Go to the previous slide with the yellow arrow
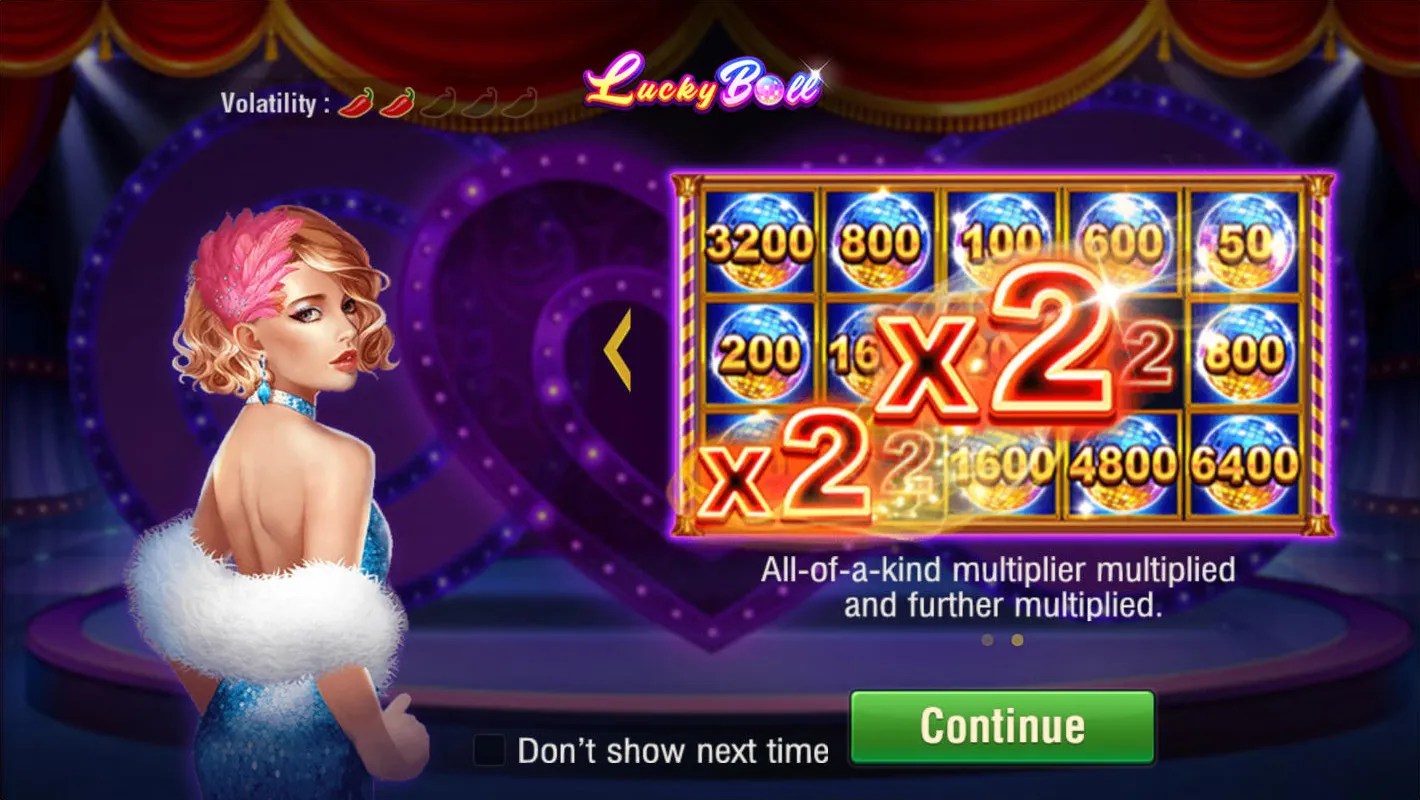The height and width of the screenshot is (800, 1420). [x=619, y=349]
